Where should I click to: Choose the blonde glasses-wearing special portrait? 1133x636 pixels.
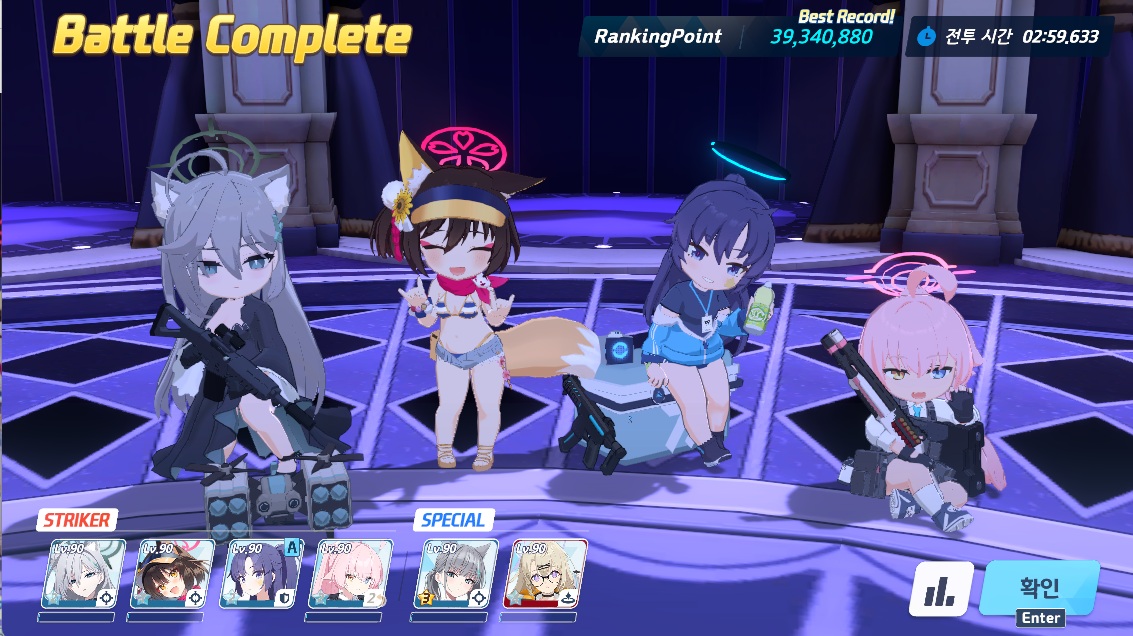pyautogui.click(x=545, y=574)
